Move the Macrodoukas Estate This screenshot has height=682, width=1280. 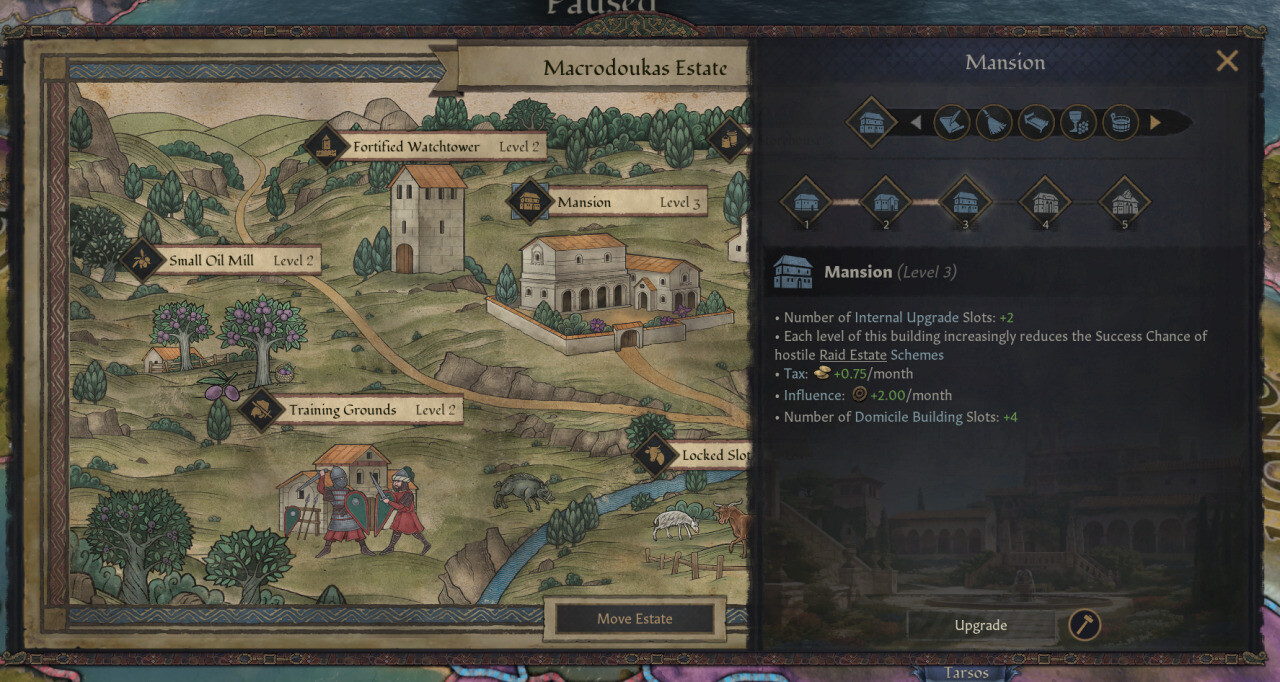pos(634,619)
